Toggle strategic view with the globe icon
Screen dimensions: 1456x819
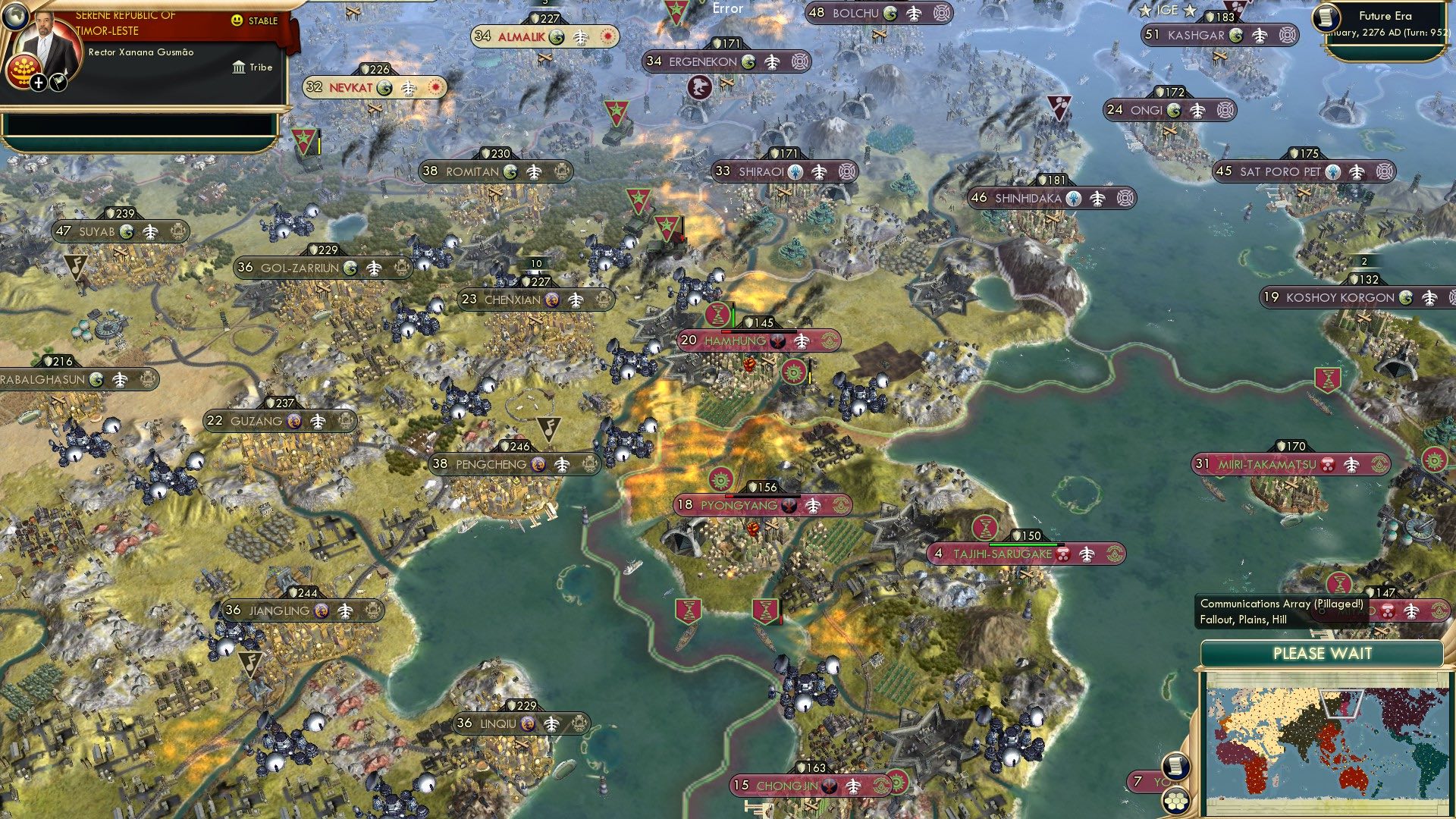coord(15,17)
